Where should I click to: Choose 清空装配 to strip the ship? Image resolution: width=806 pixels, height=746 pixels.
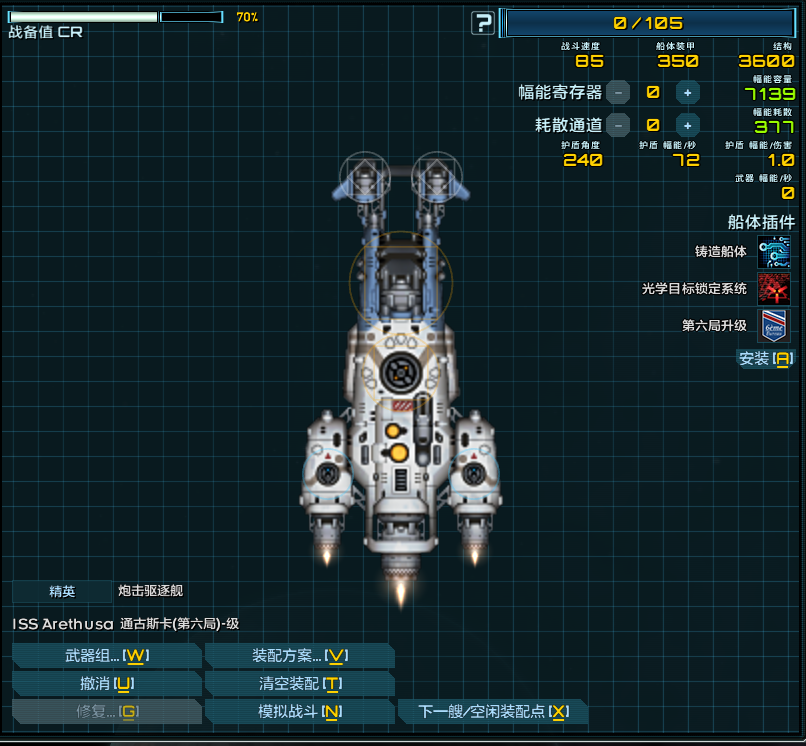(299, 684)
